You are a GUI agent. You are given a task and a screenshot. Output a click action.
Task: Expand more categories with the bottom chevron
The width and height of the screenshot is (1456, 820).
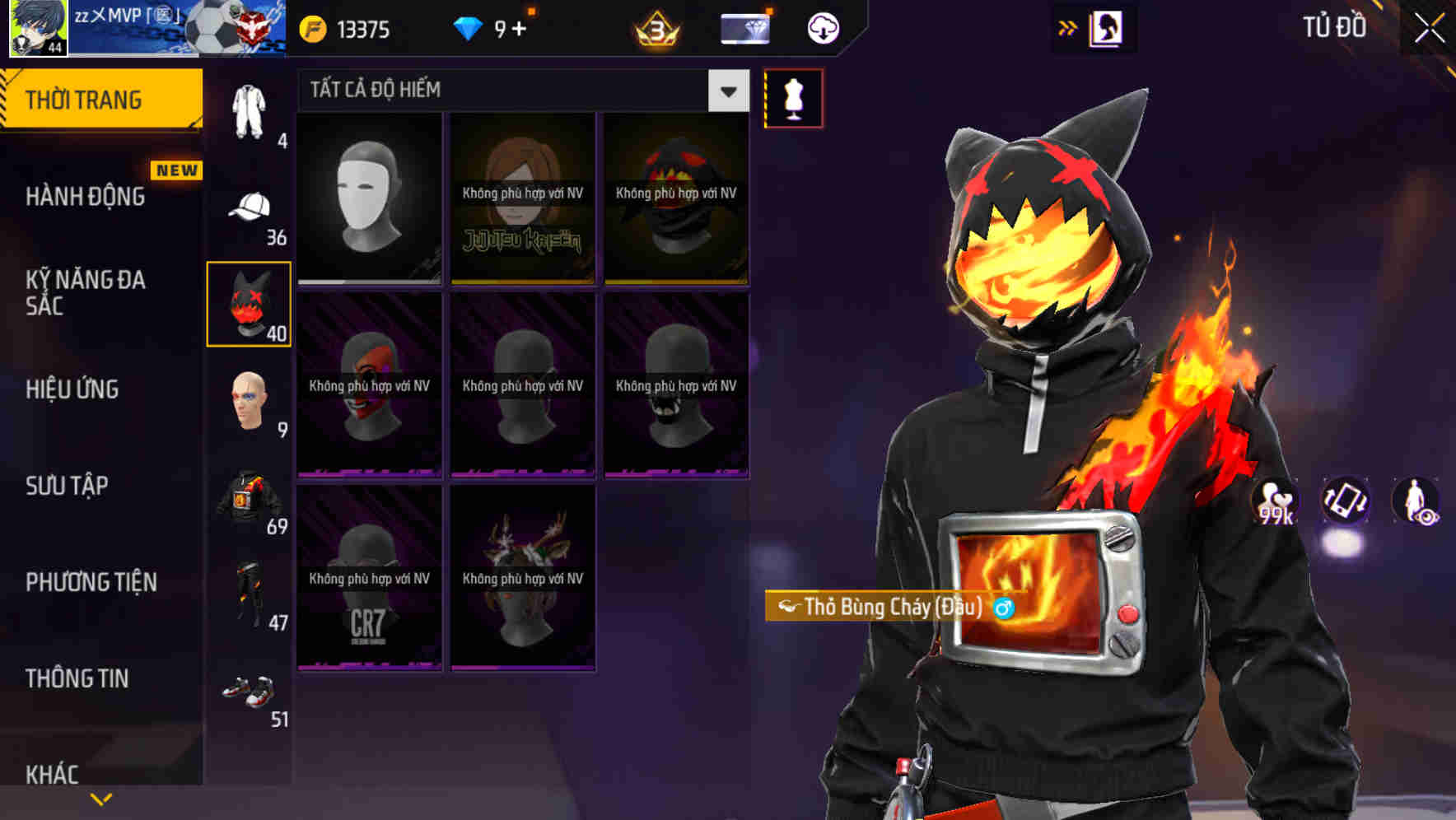[101, 797]
